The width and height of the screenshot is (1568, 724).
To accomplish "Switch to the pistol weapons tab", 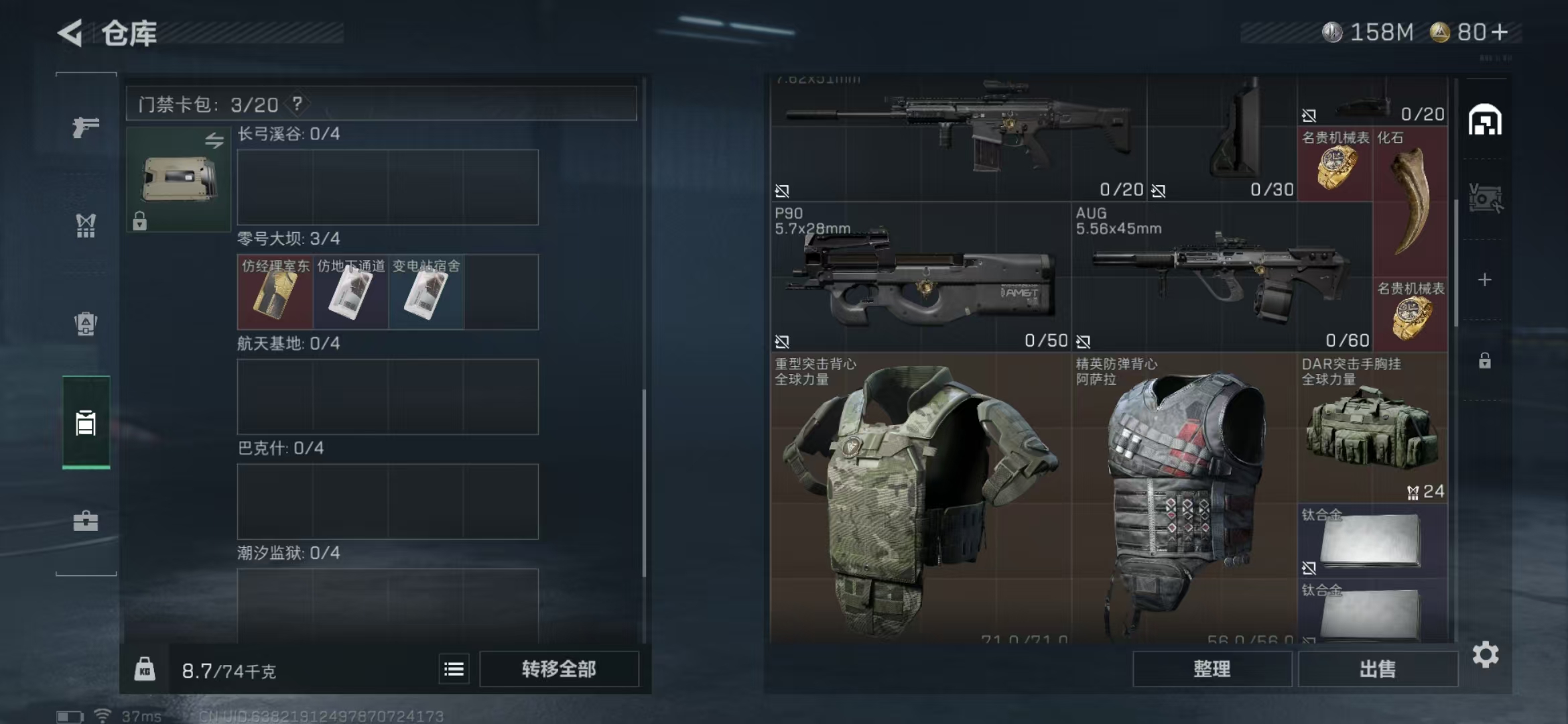I will (x=86, y=127).
